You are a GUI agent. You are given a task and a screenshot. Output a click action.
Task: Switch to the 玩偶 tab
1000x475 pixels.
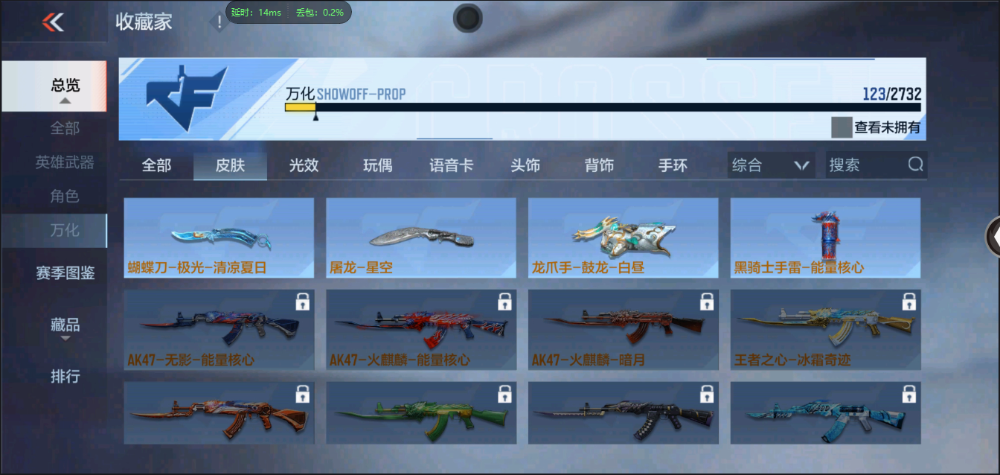click(377, 165)
